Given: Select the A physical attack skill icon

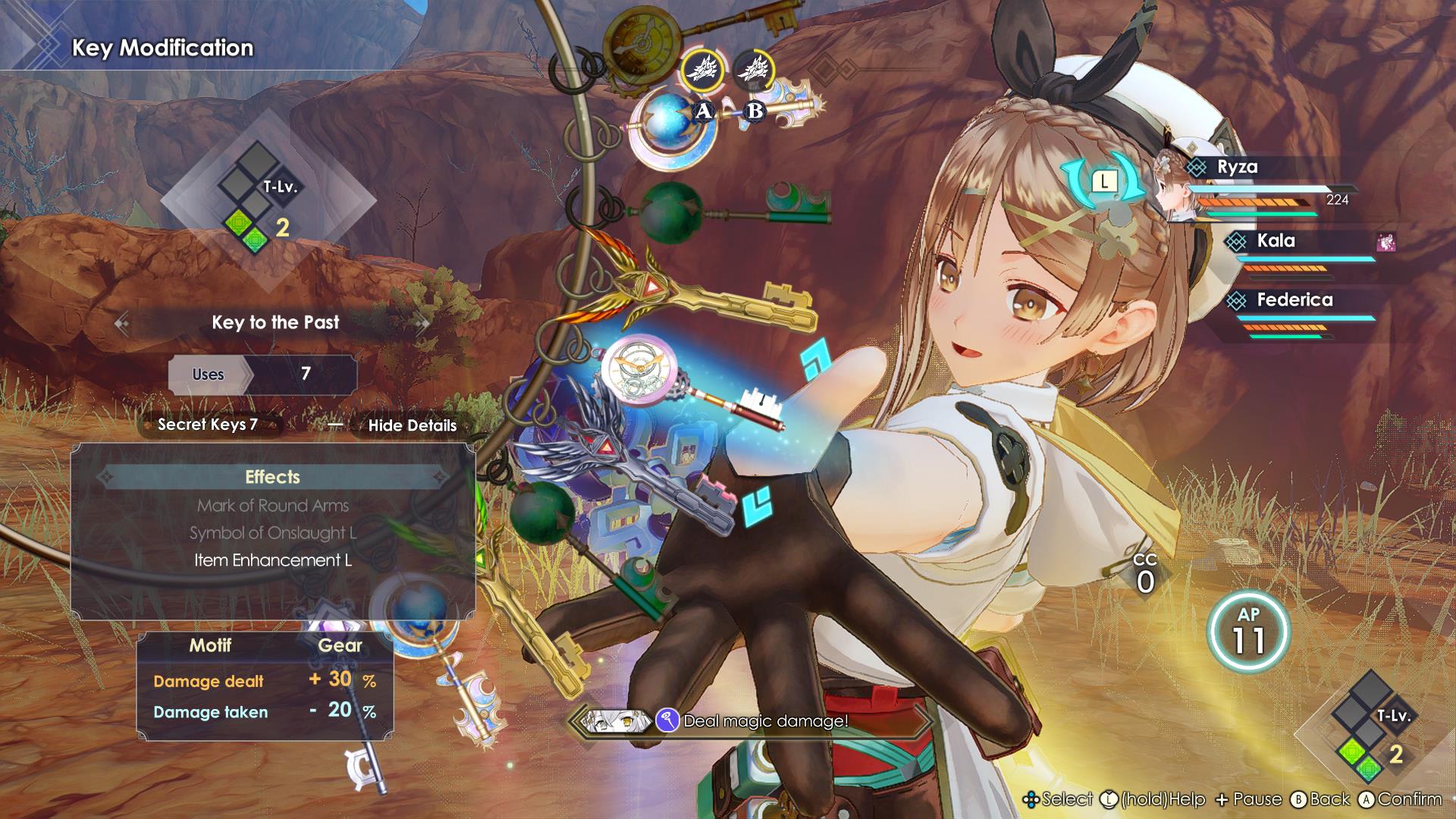Looking at the screenshot, I should (x=704, y=68).
